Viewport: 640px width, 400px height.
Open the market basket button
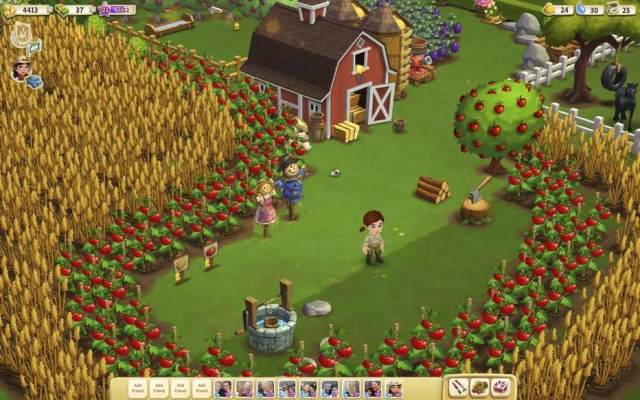[479, 387]
